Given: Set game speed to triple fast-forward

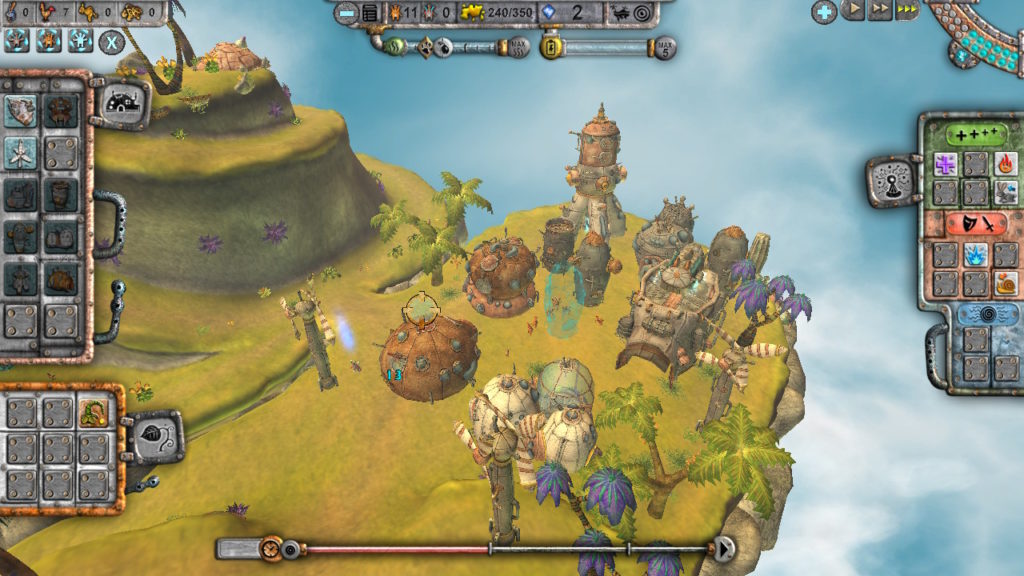Looking at the screenshot, I should (x=907, y=10).
